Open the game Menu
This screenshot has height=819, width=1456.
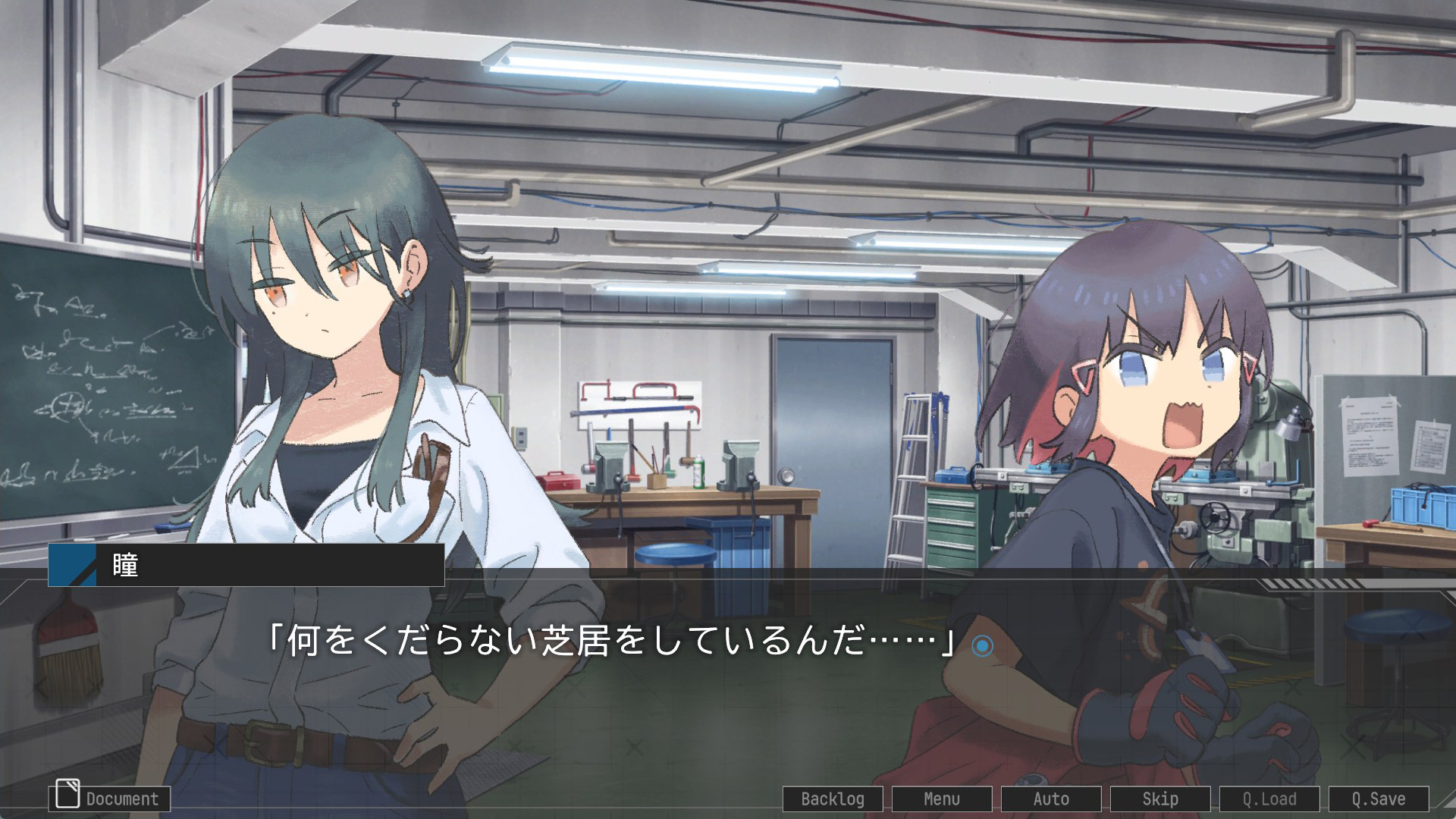click(942, 799)
